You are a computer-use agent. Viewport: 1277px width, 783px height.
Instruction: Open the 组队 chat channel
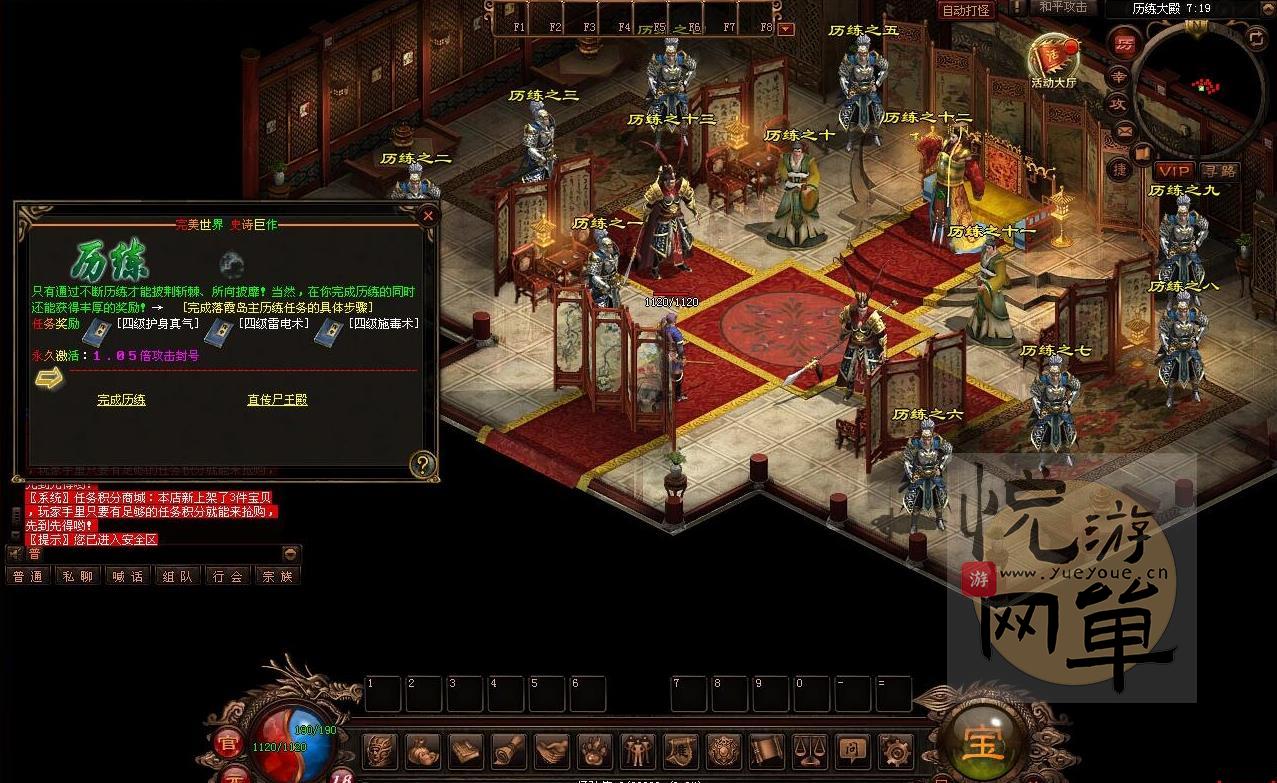tap(178, 576)
